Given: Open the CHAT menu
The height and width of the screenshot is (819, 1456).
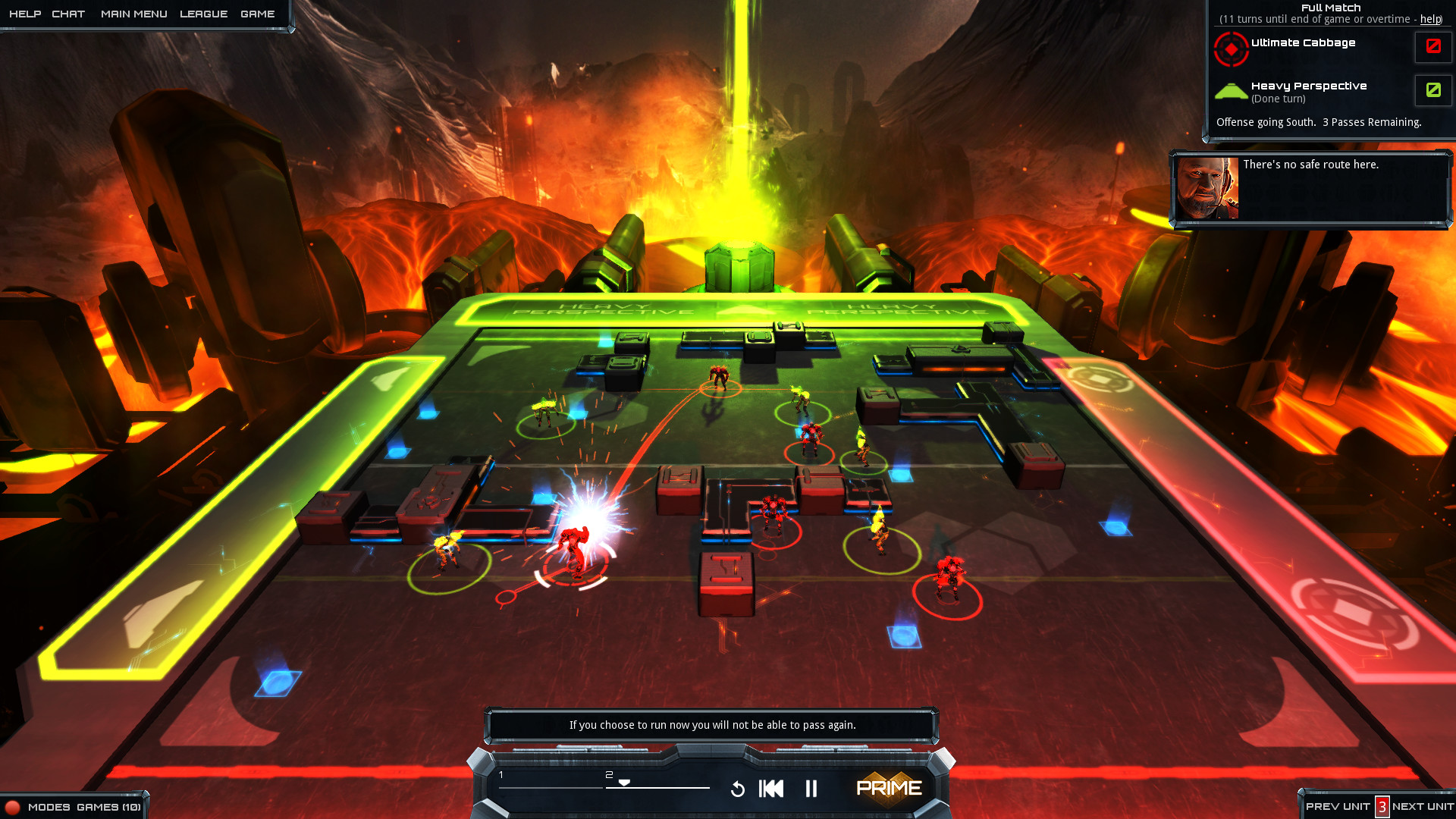Looking at the screenshot, I should click(69, 13).
